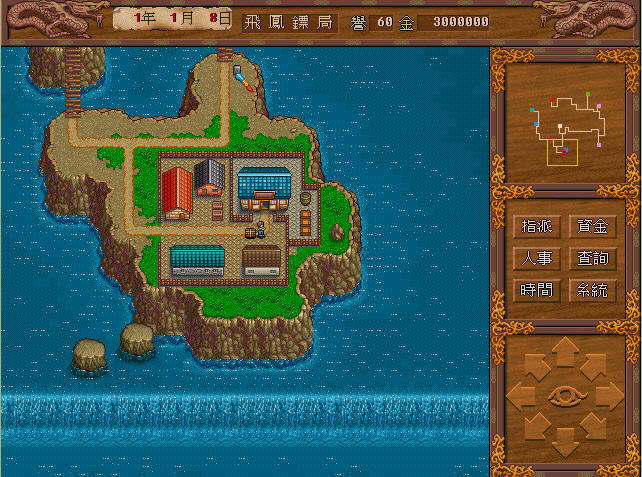Click the left arrow on the direction pad
The height and width of the screenshot is (477, 642).
click(522, 396)
